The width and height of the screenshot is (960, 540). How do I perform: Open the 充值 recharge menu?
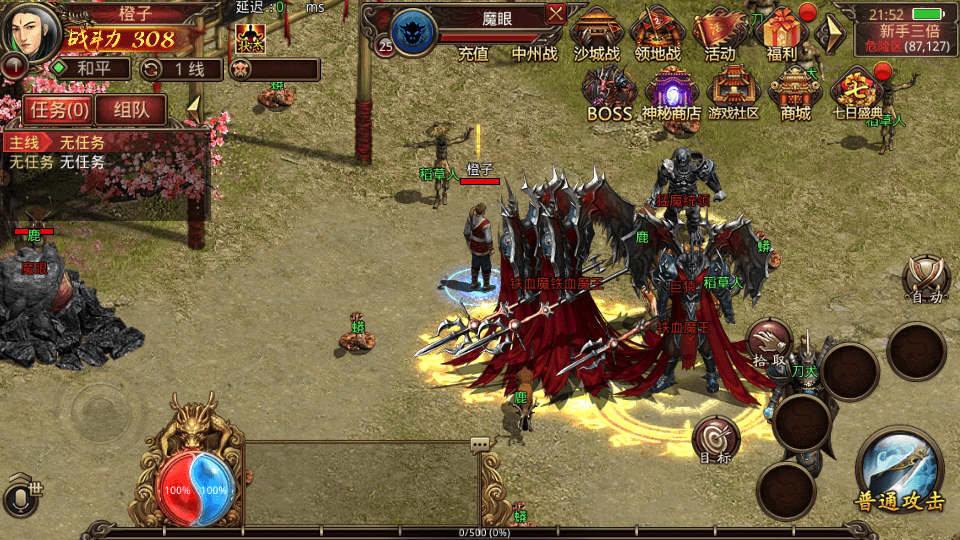[472, 53]
